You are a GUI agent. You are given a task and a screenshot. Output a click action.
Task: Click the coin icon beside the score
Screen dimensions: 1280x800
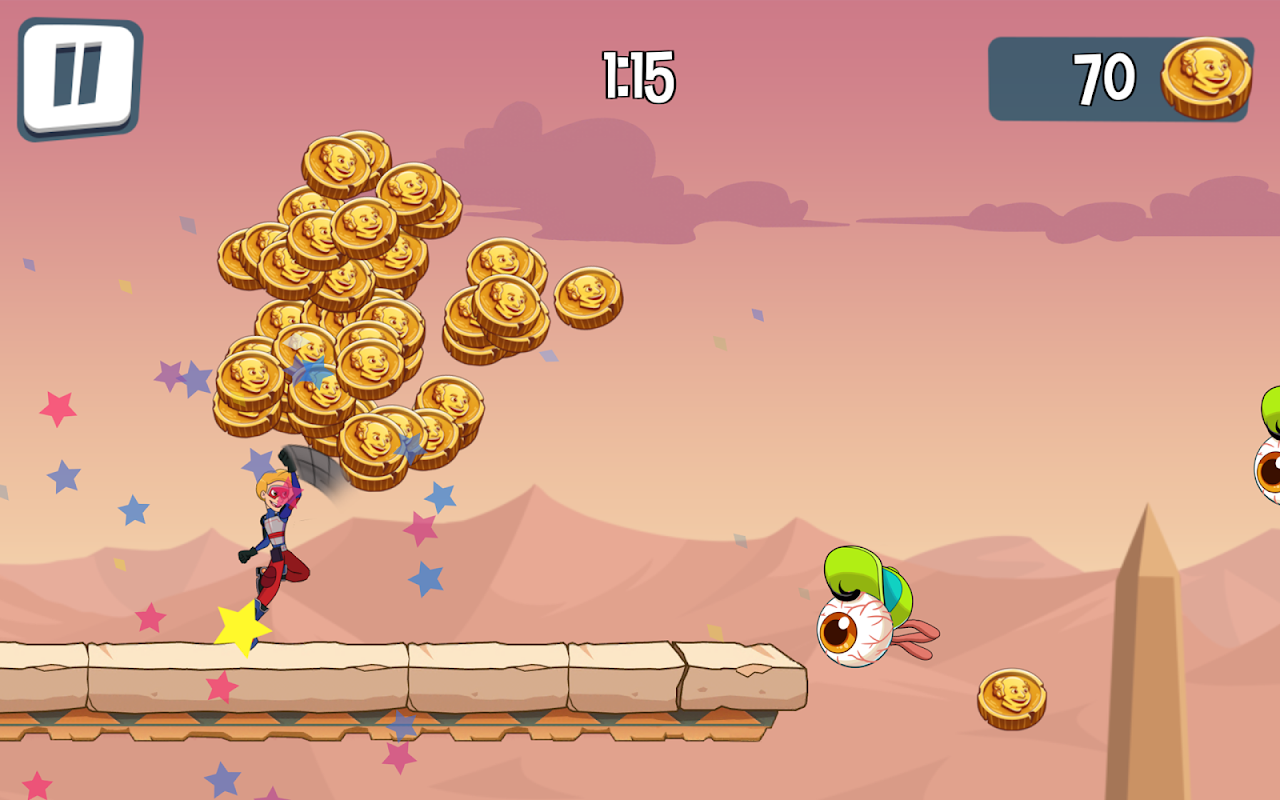1205,75
